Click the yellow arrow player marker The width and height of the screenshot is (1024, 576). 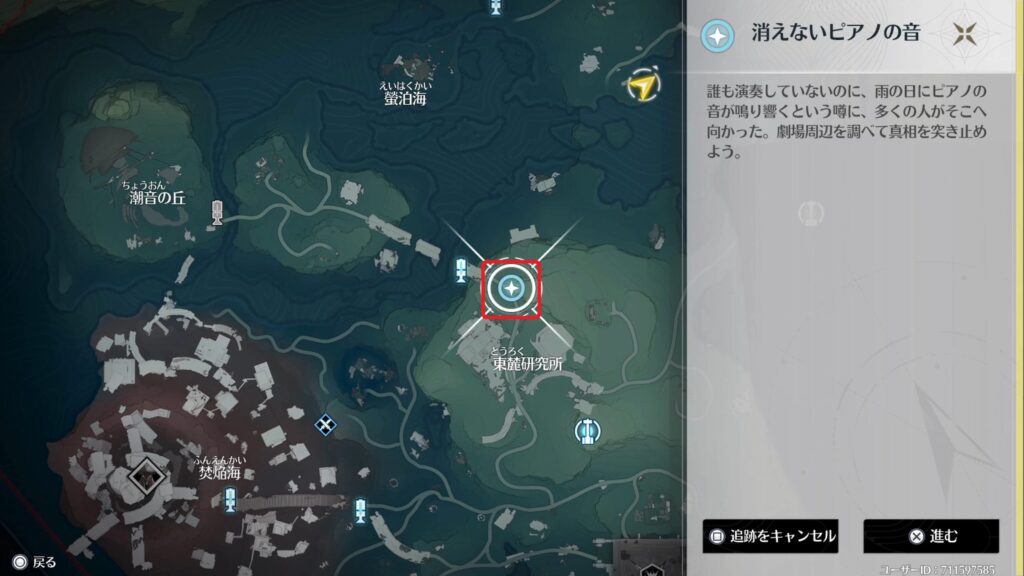click(641, 87)
